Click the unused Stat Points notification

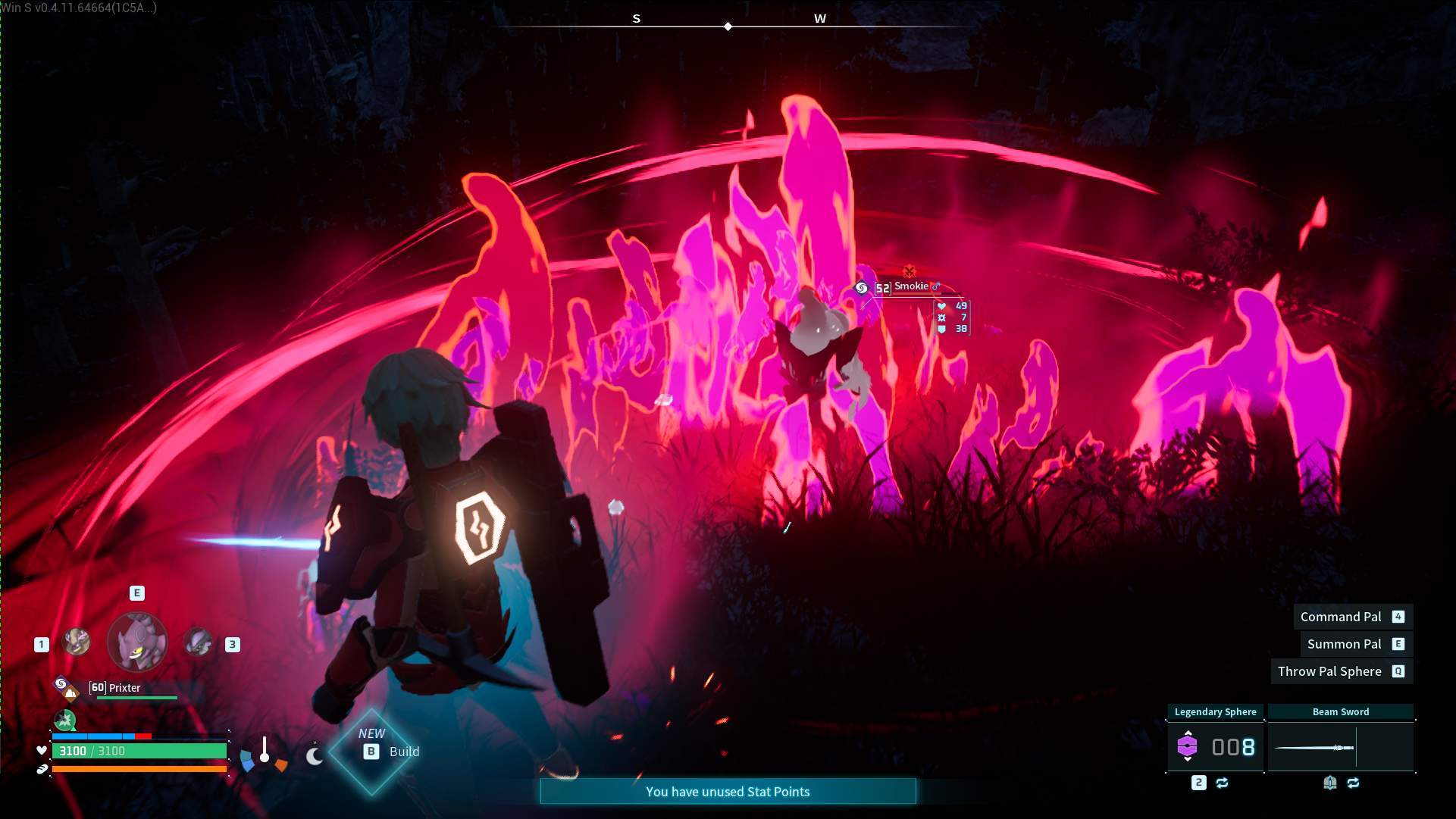click(727, 791)
